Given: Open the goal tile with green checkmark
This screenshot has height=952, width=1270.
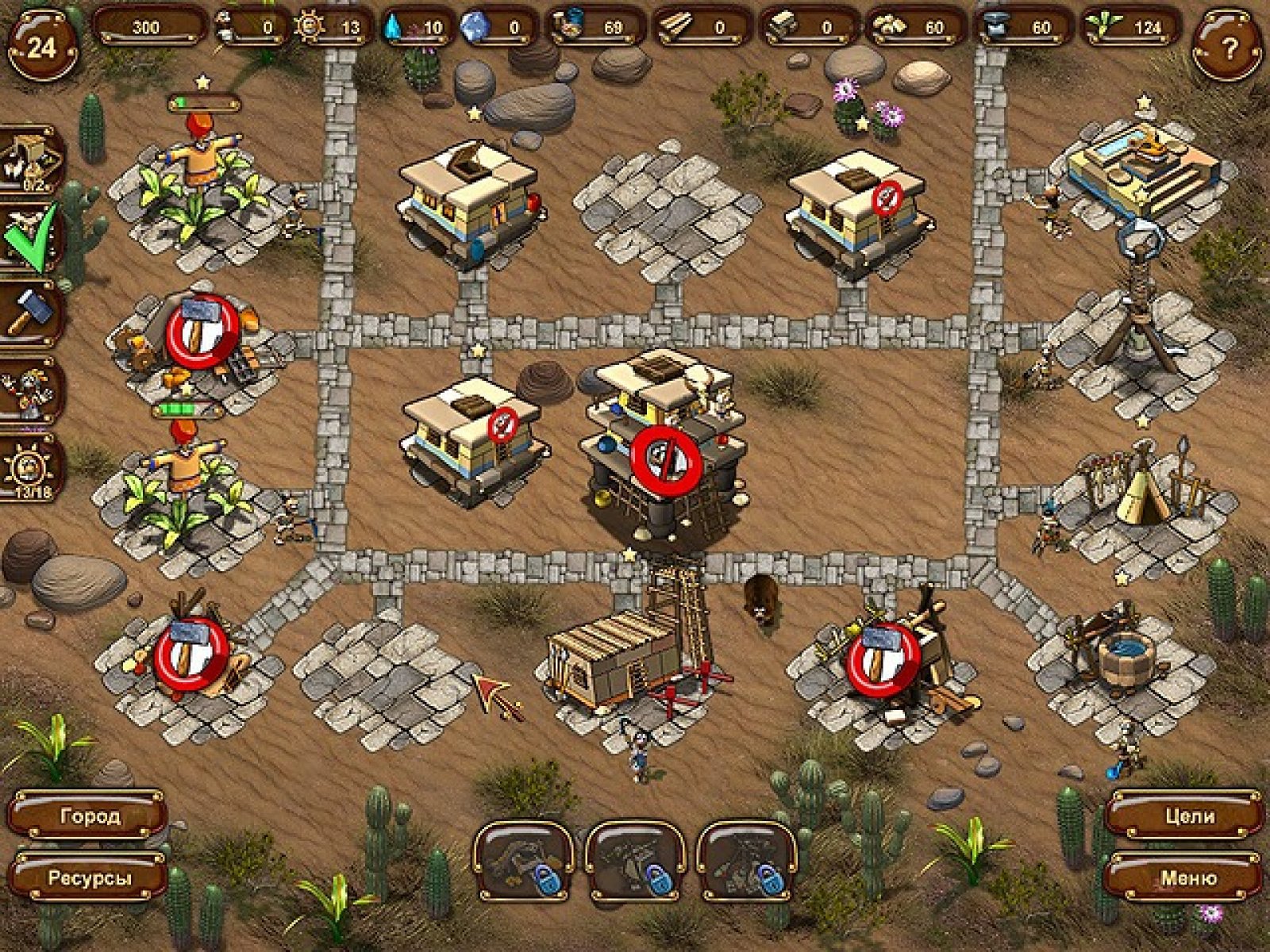Looking at the screenshot, I should pyautogui.click(x=30, y=236).
